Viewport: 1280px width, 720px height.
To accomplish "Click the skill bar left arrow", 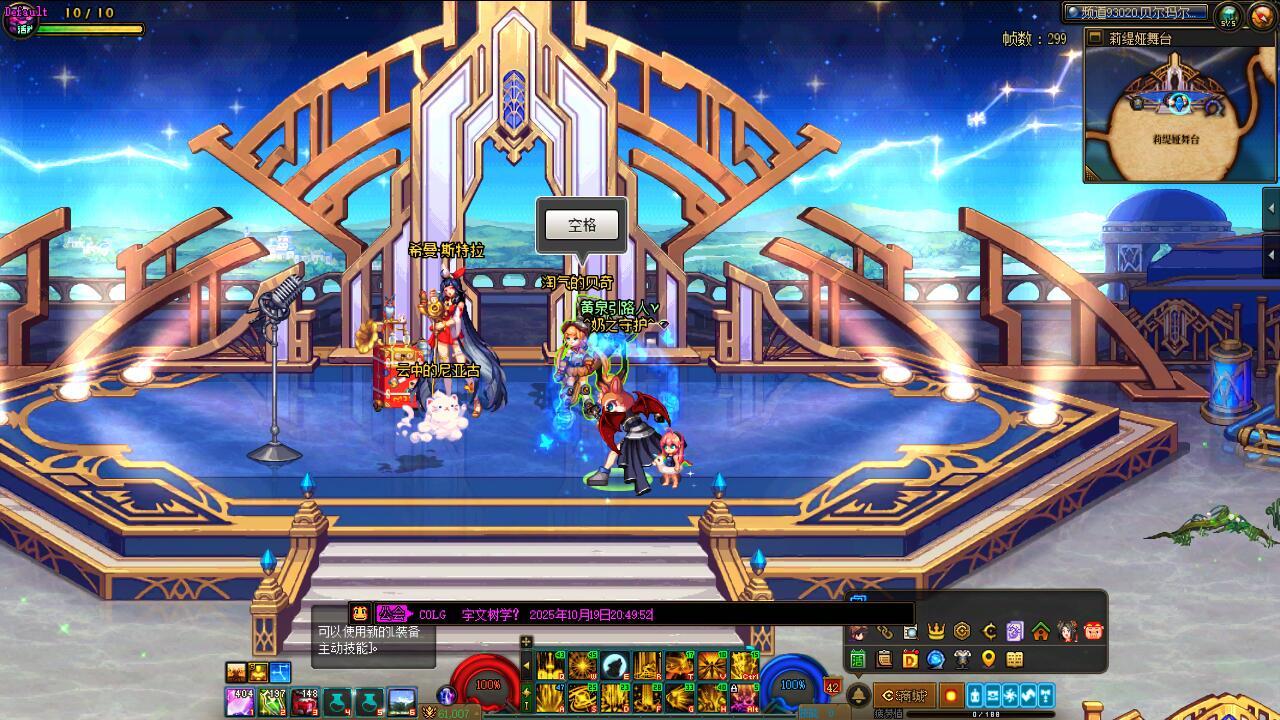I will pyautogui.click(x=527, y=665).
